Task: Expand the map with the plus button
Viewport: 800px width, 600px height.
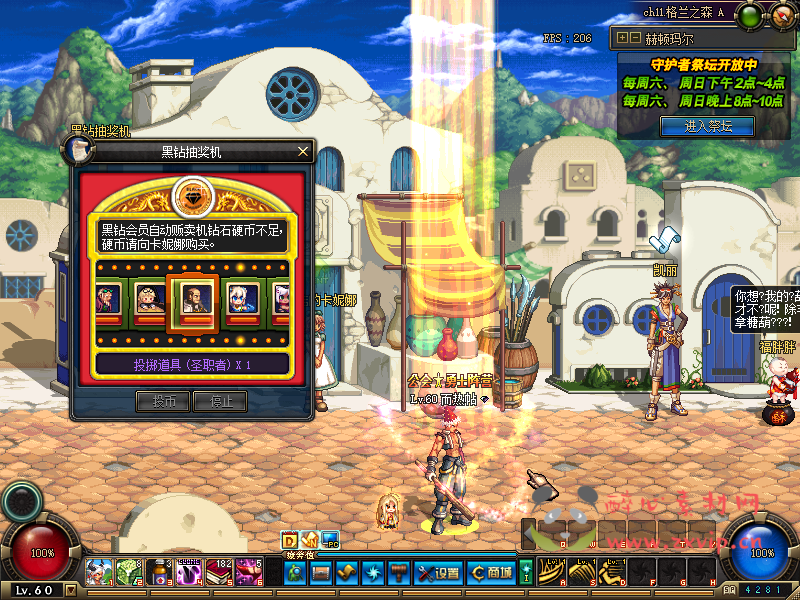Action: coord(623,38)
